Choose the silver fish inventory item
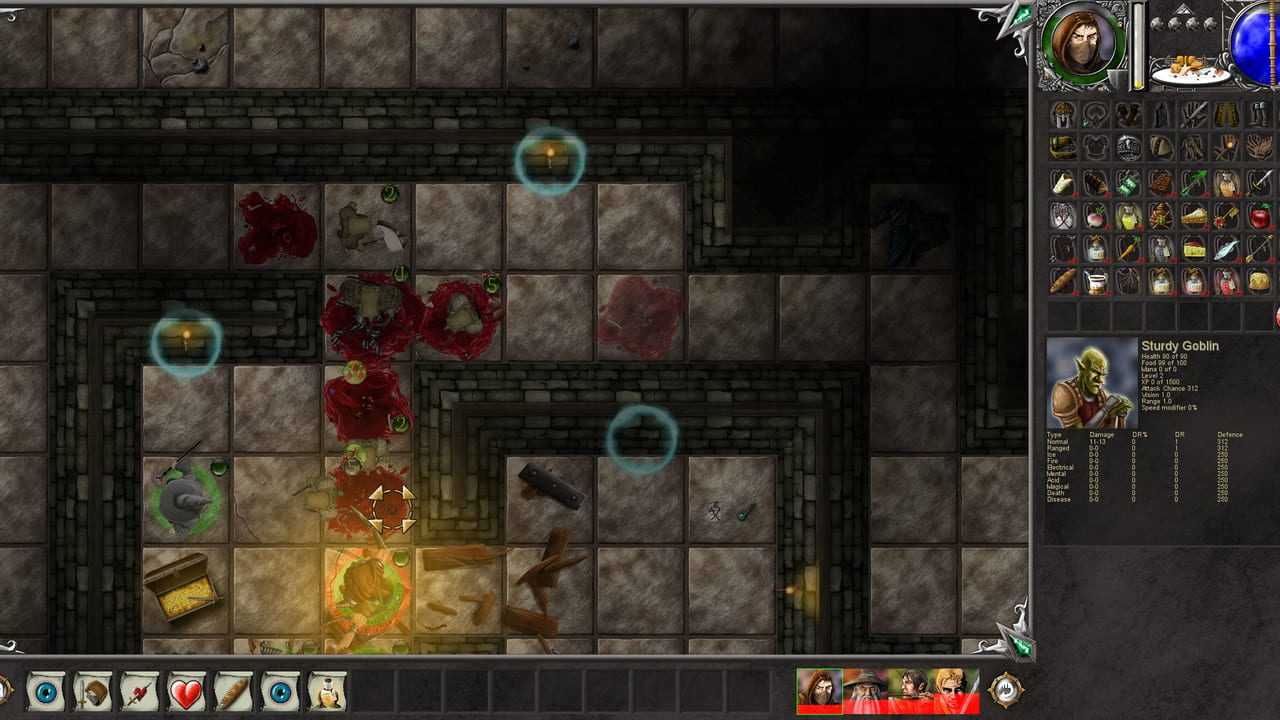The width and height of the screenshot is (1280, 720). (1226, 249)
